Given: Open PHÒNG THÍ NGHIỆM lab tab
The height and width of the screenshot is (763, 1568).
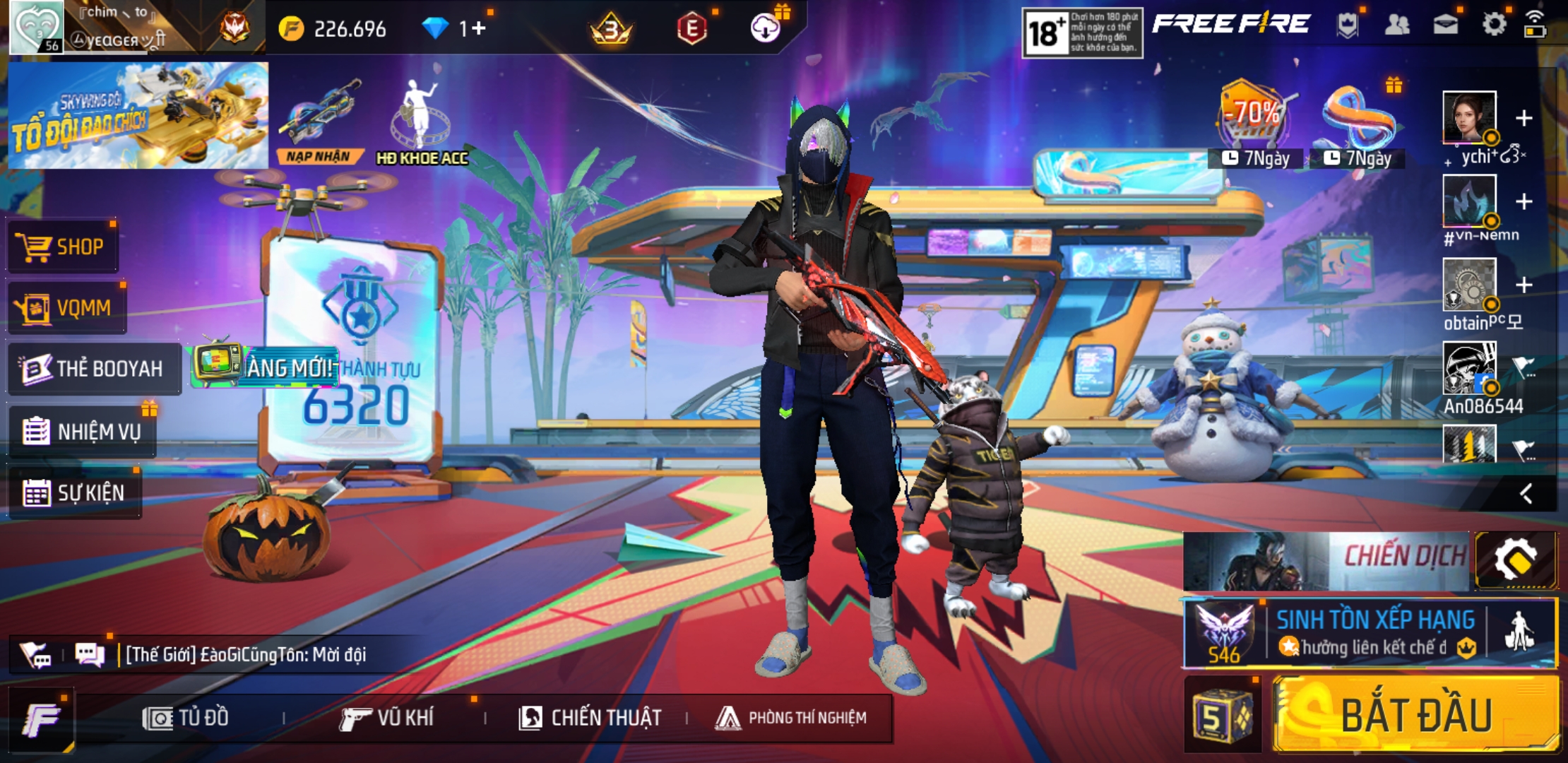Looking at the screenshot, I should click(x=791, y=718).
